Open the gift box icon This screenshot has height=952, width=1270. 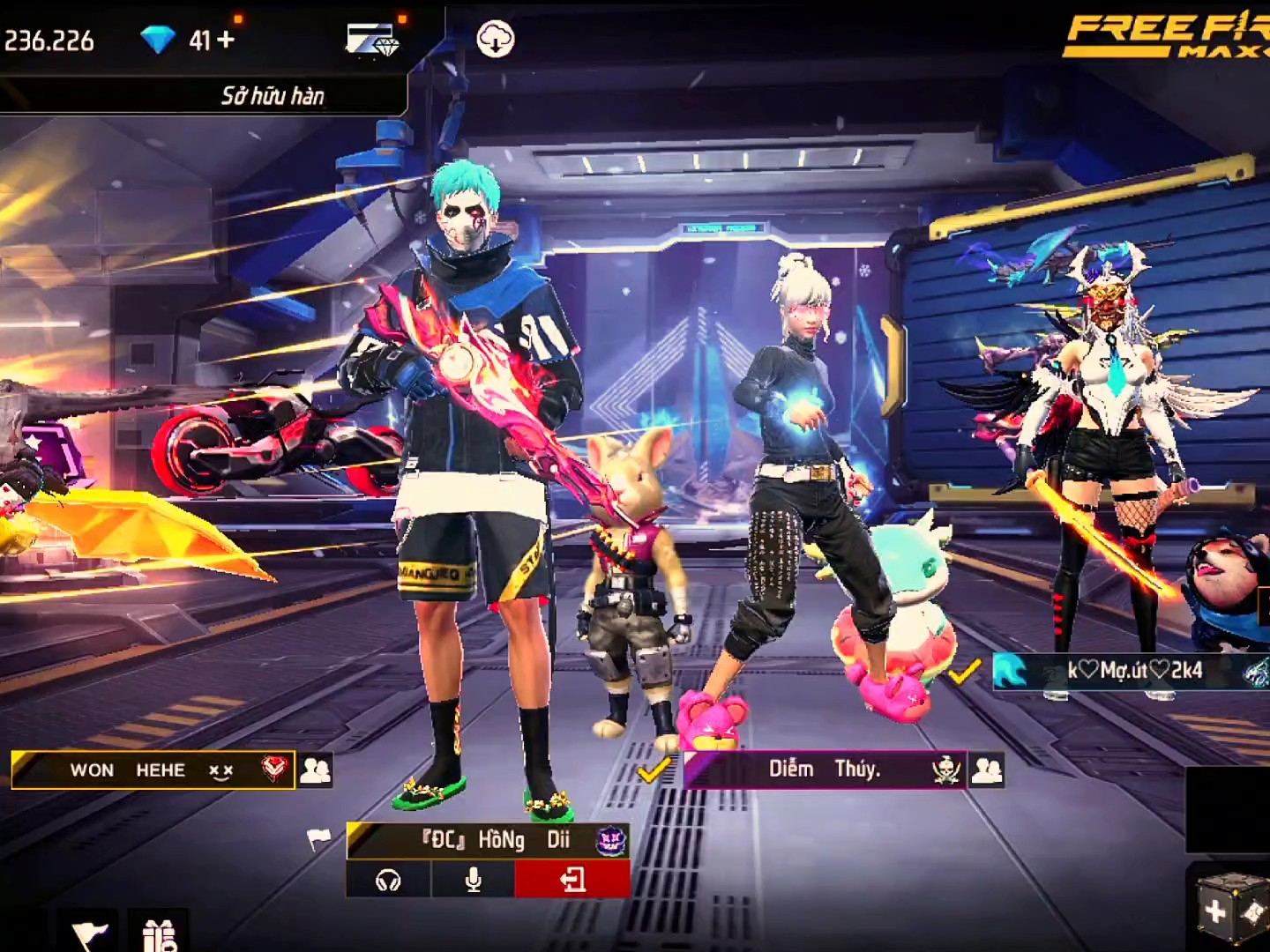(159, 933)
